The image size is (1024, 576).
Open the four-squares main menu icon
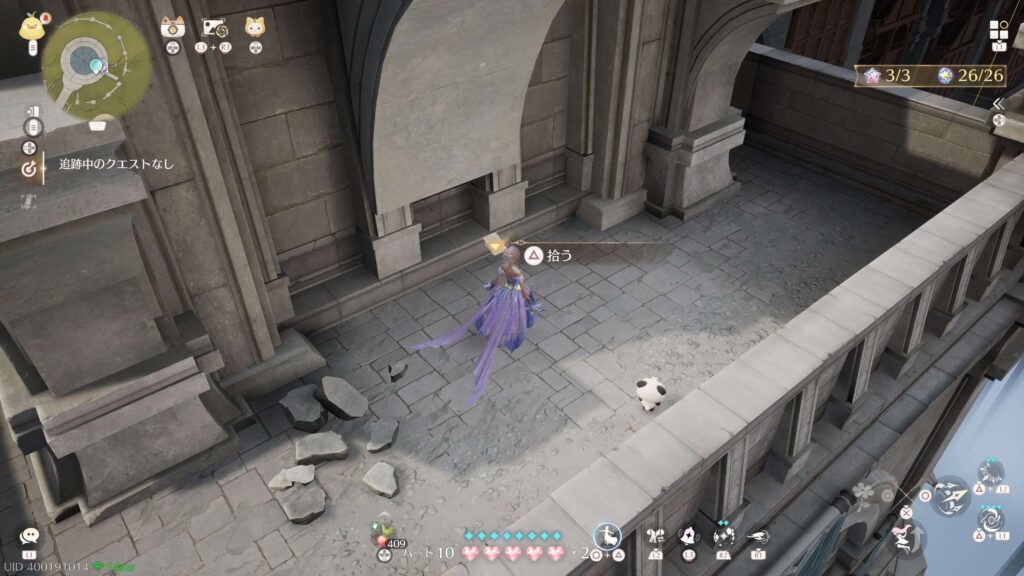pyautogui.click(x=999, y=31)
